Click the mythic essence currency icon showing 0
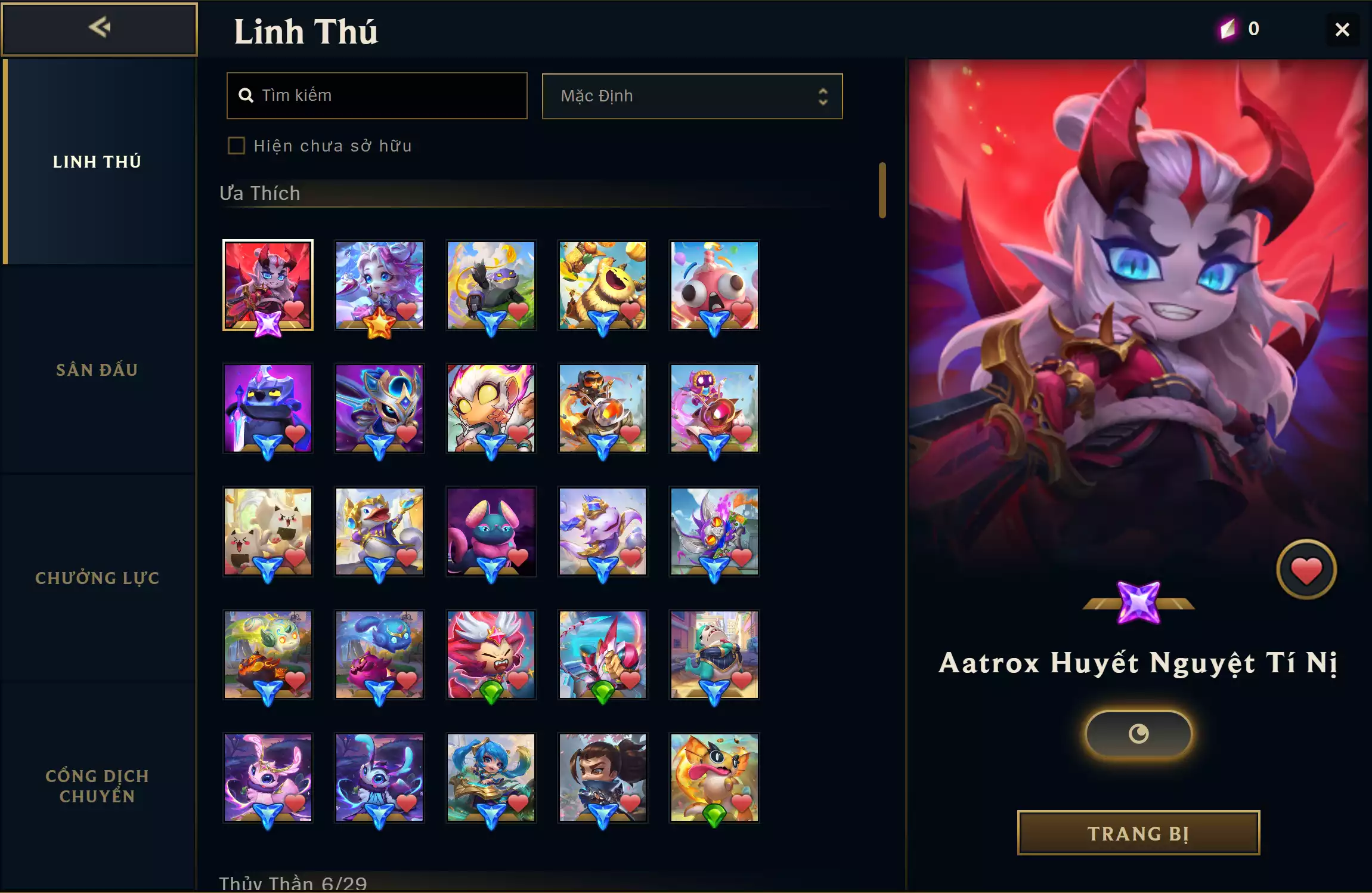The height and width of the screenshot is (893, 1372). (x=1228, y=28)
